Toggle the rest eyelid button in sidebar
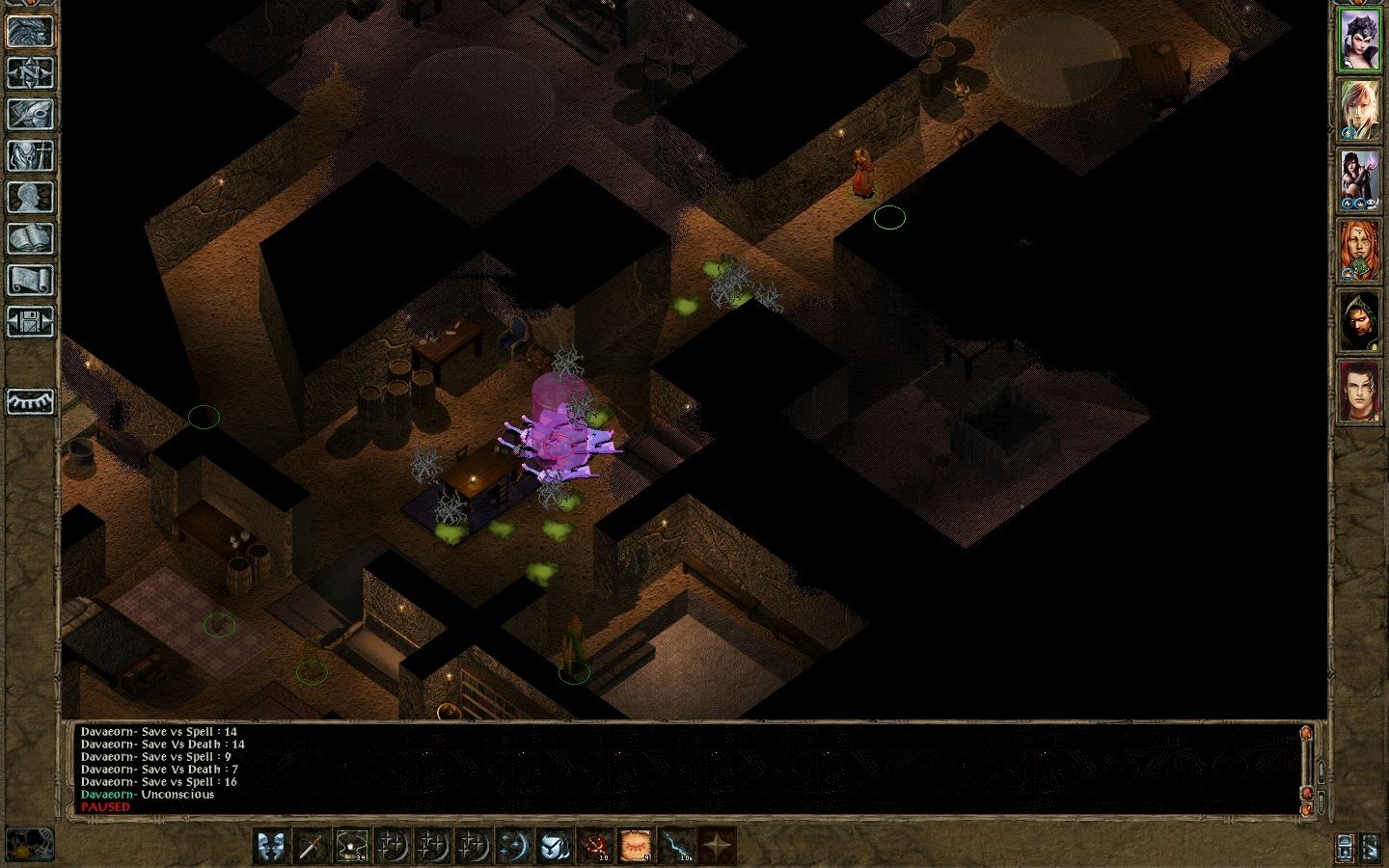 (x=30, y=400)
